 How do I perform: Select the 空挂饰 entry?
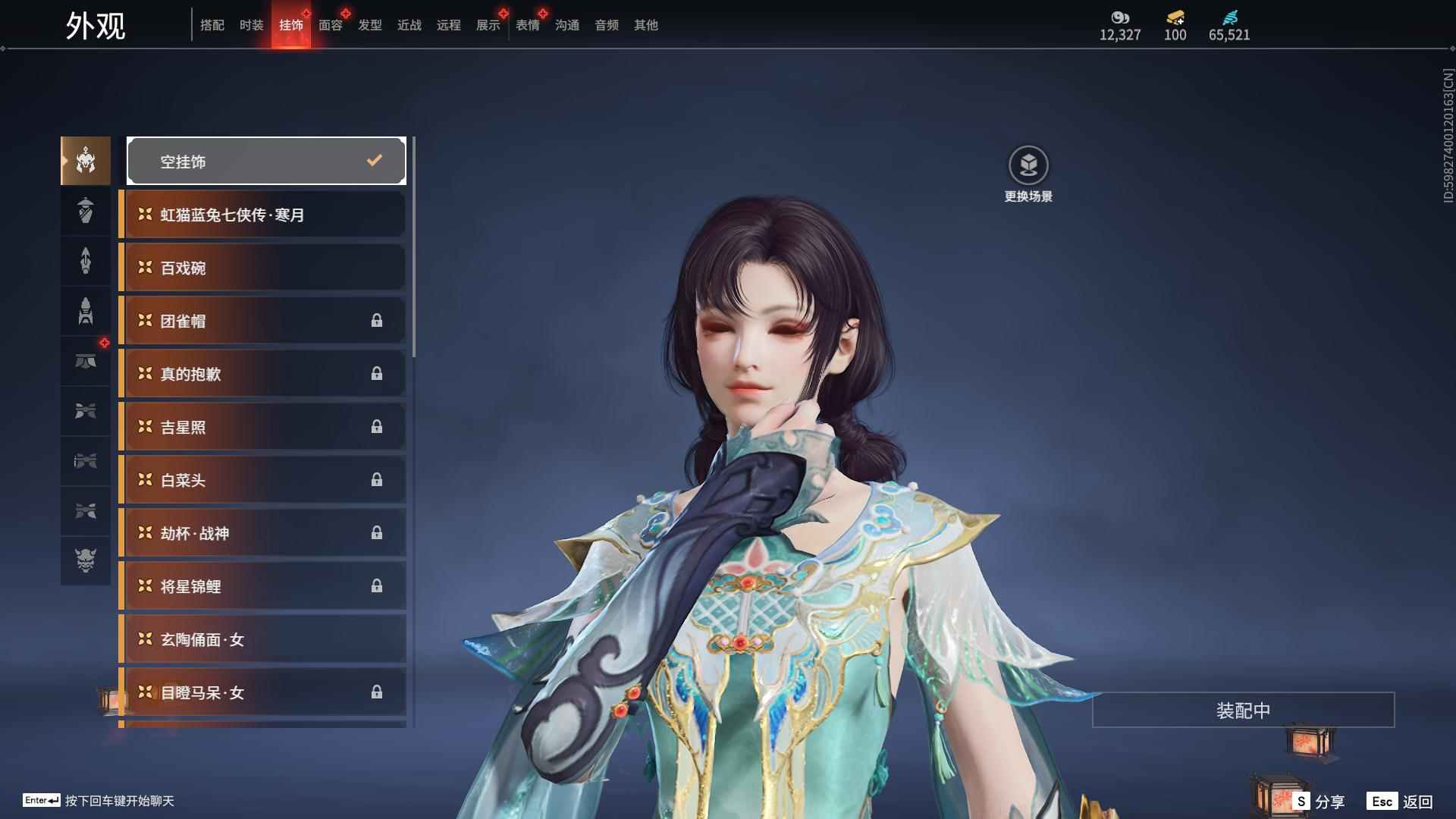[x=266, y=161]
